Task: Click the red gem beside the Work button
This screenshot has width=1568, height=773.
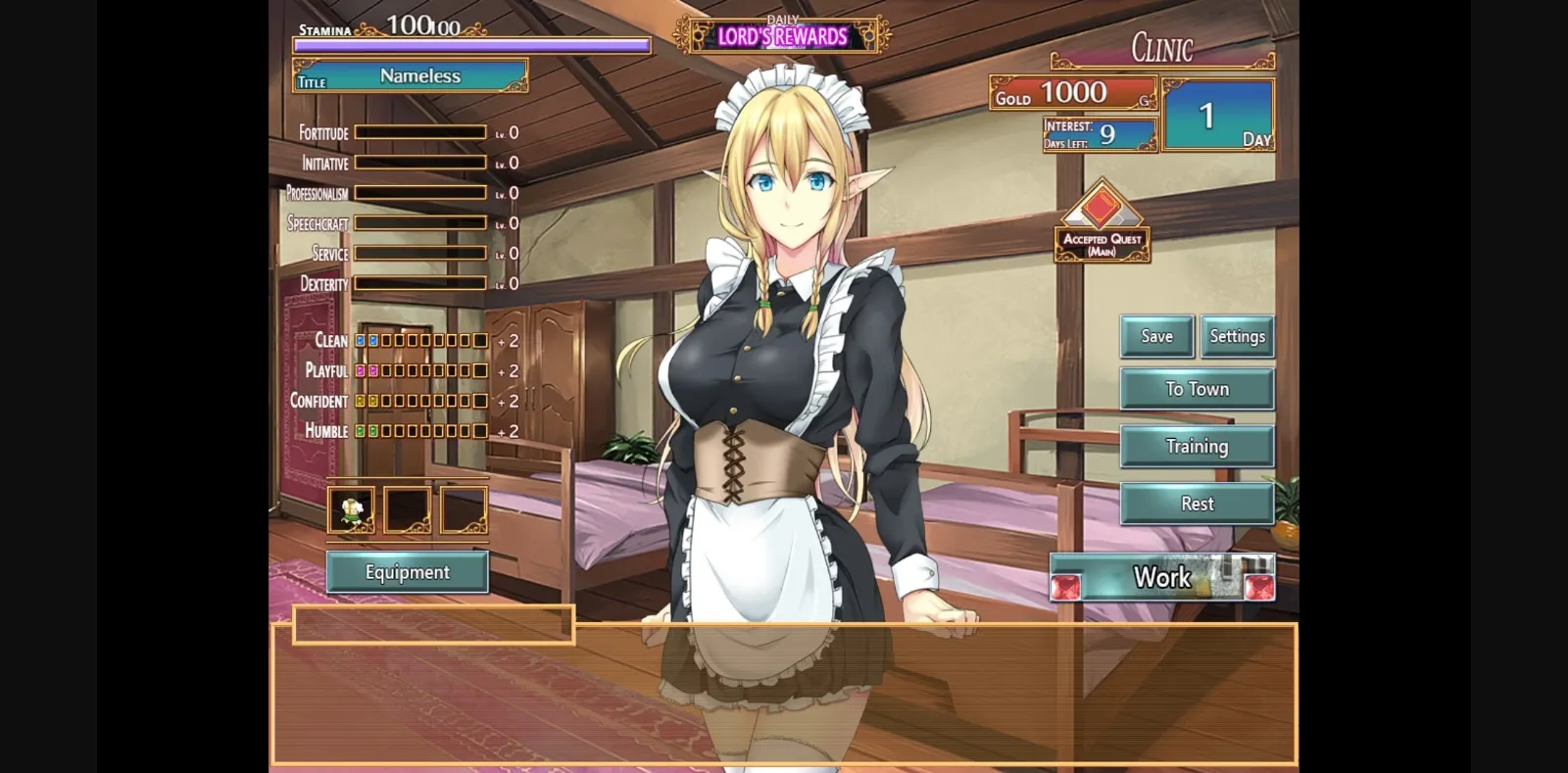Action: coord(1067,588)
